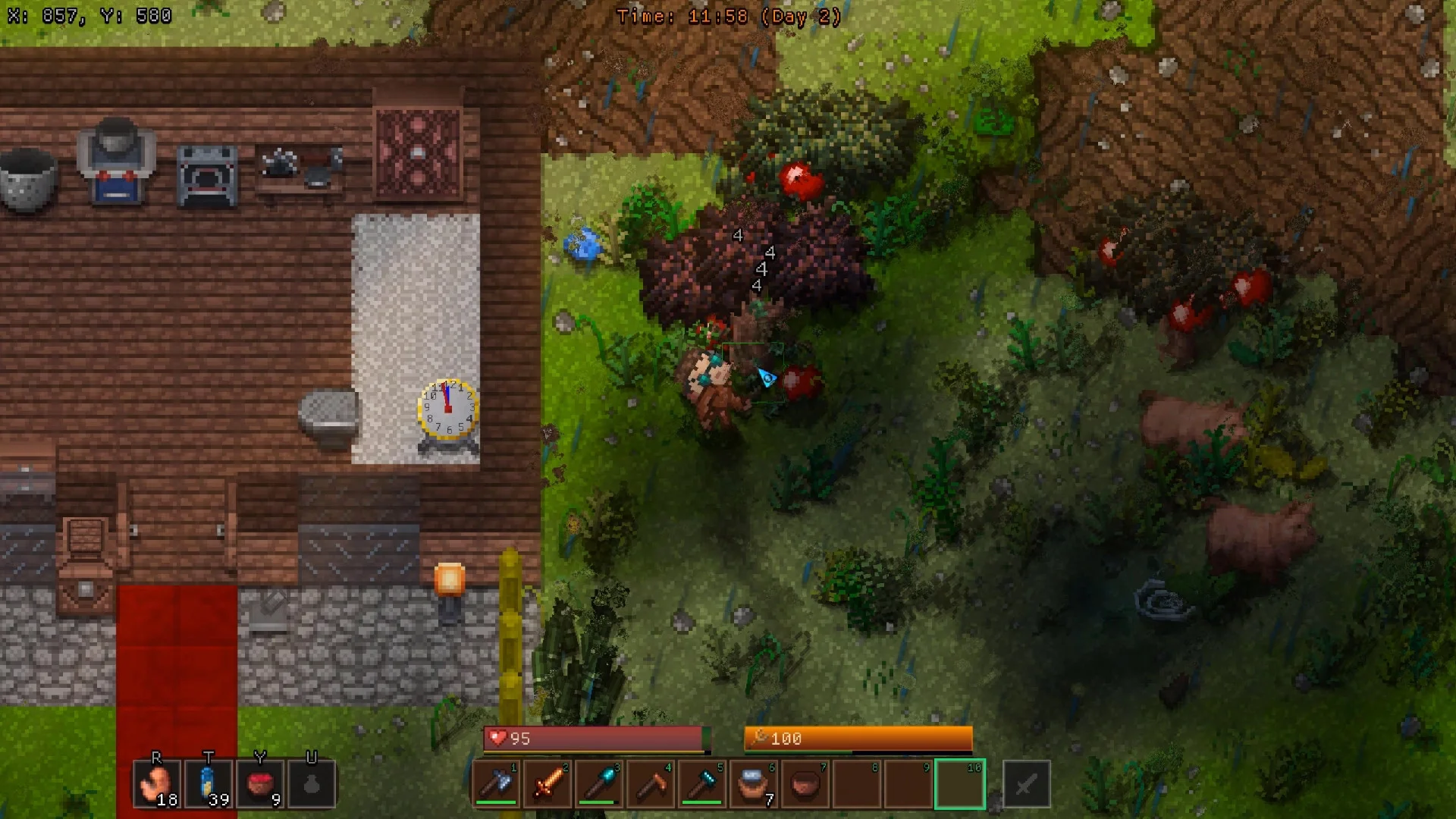
Task: Select the axe in hotbar slot 1
Action: (x=497, y=784)
